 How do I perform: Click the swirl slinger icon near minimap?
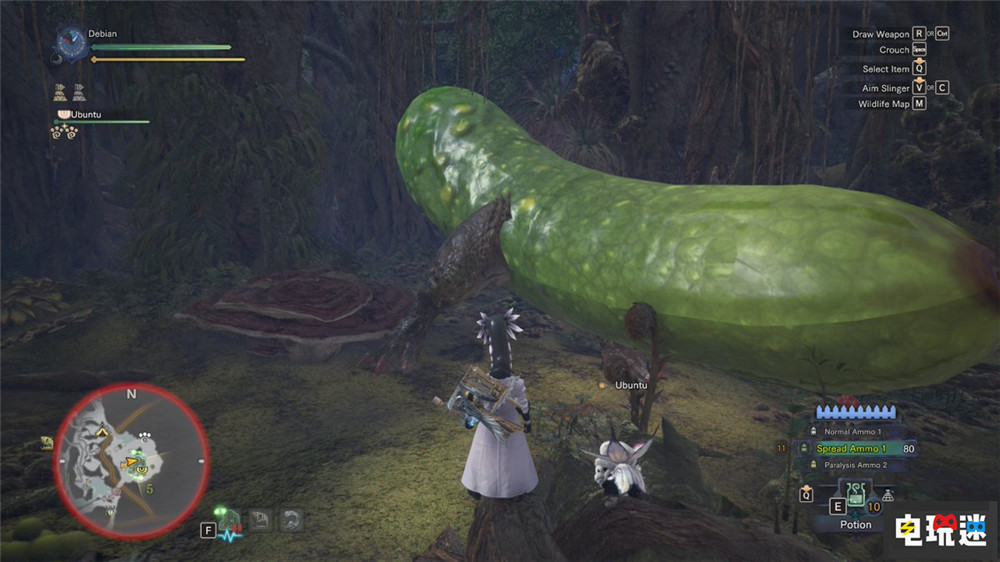(x=290, y=519)
